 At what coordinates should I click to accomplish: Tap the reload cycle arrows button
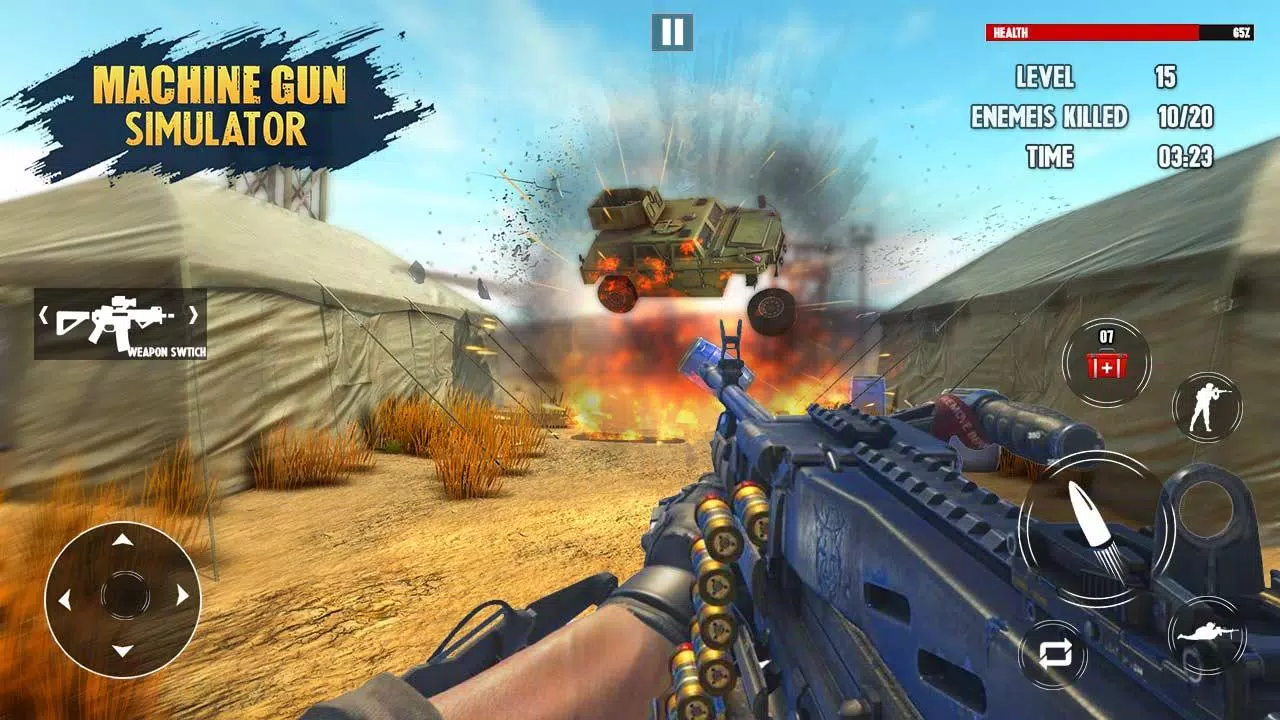(x=1053, y=655)
